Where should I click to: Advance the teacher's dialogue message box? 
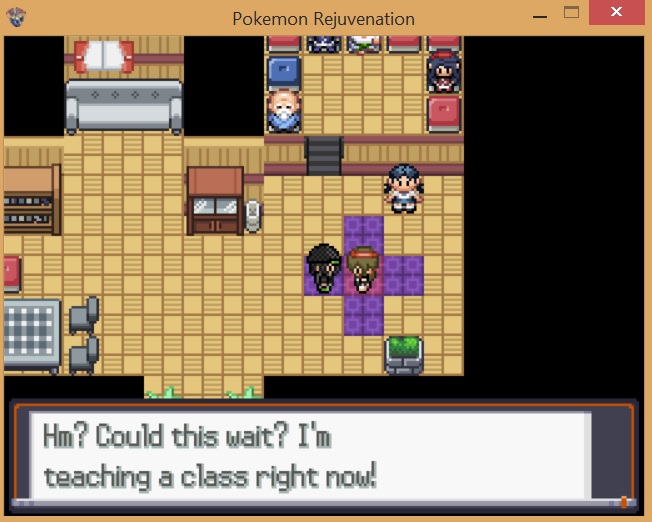tap(322, 456)
